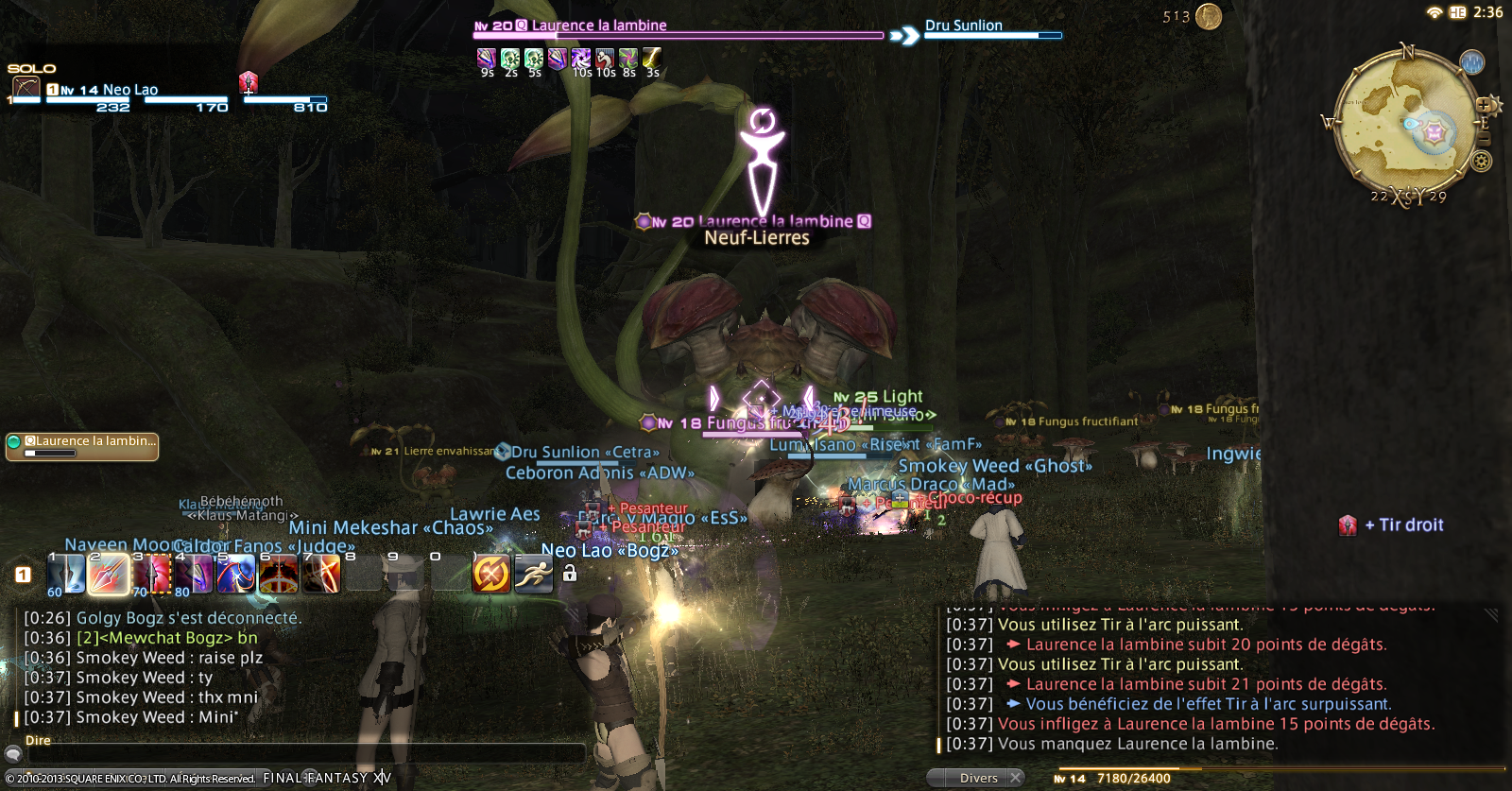The width and height of the screenshot is (1512, 791).
Task: Select the Divers chat log tab
Action: click(x=978, y=778)
